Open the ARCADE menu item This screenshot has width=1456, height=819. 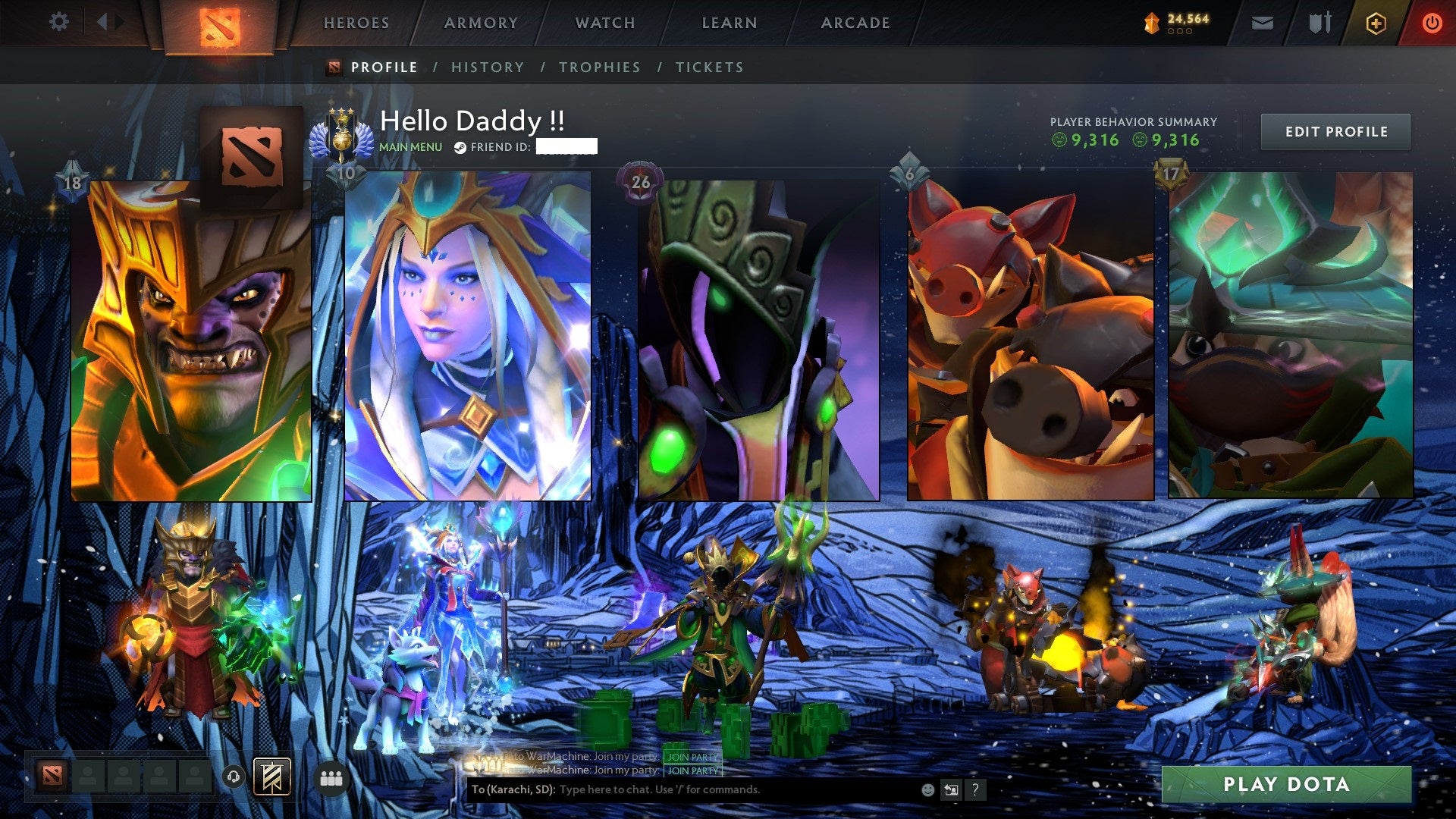(x=855, y=23)
